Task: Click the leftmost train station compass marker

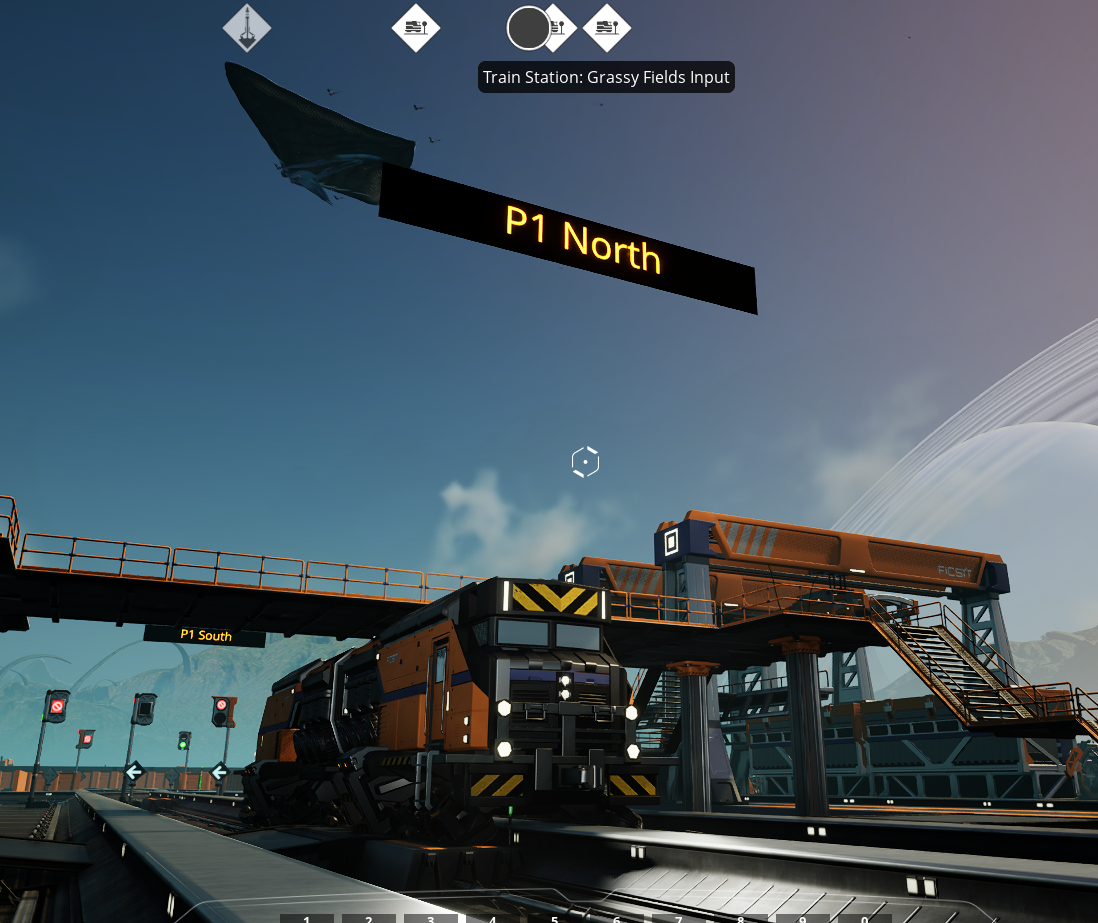Action: (x=416, y=28)
